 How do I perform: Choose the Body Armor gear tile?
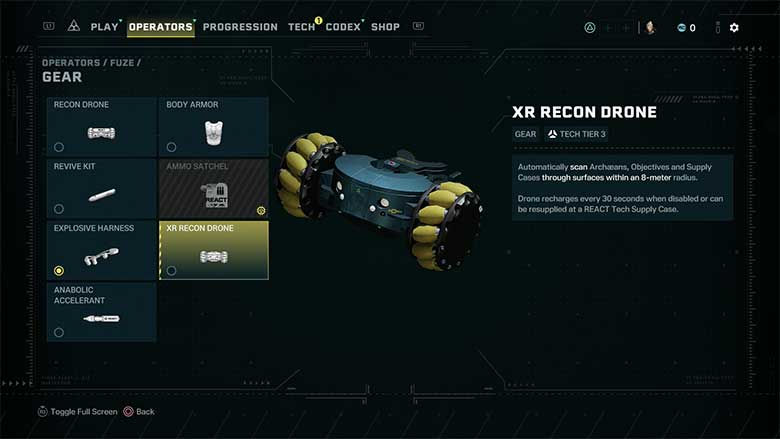(x=213, y=127)
